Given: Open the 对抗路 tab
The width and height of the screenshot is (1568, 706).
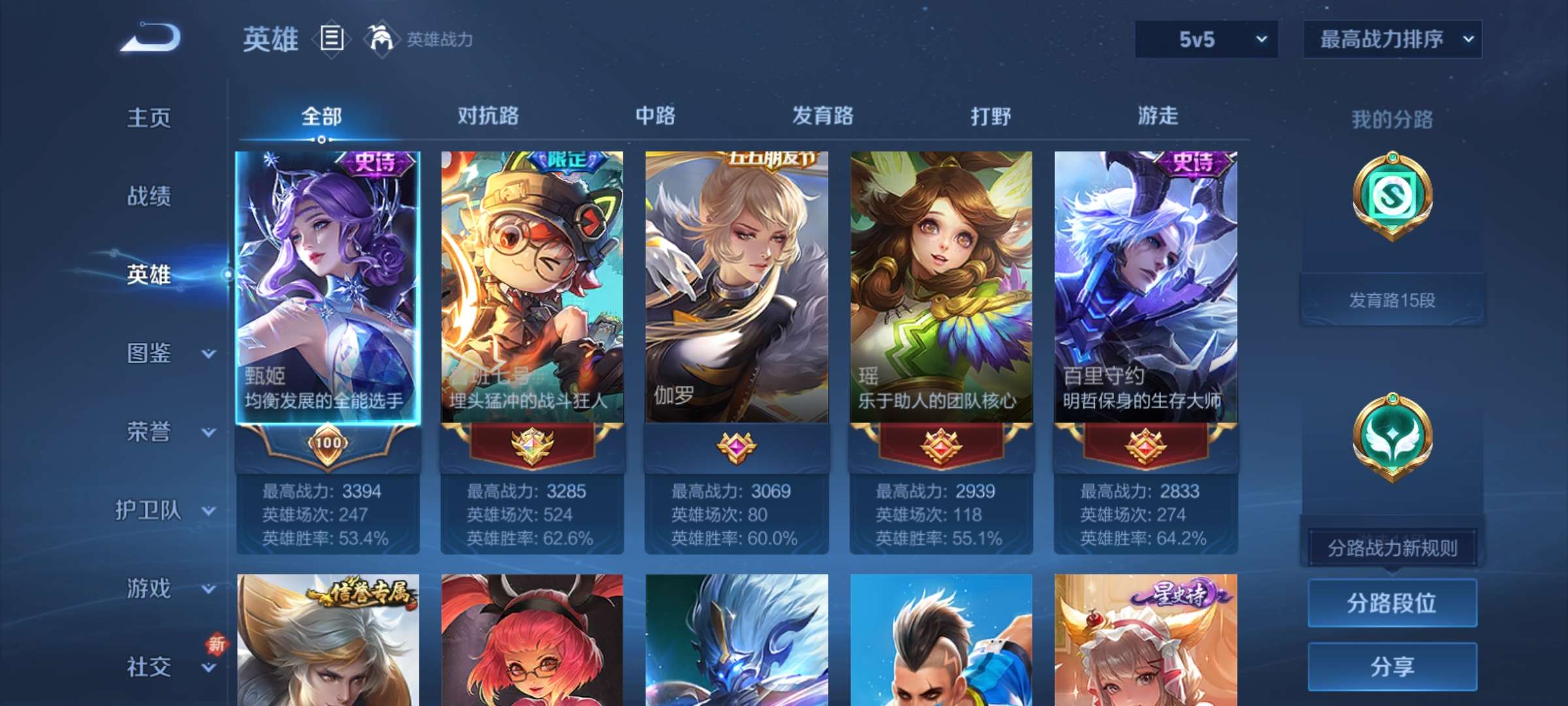Looking at the screenshot, I should tap(487, 116).
